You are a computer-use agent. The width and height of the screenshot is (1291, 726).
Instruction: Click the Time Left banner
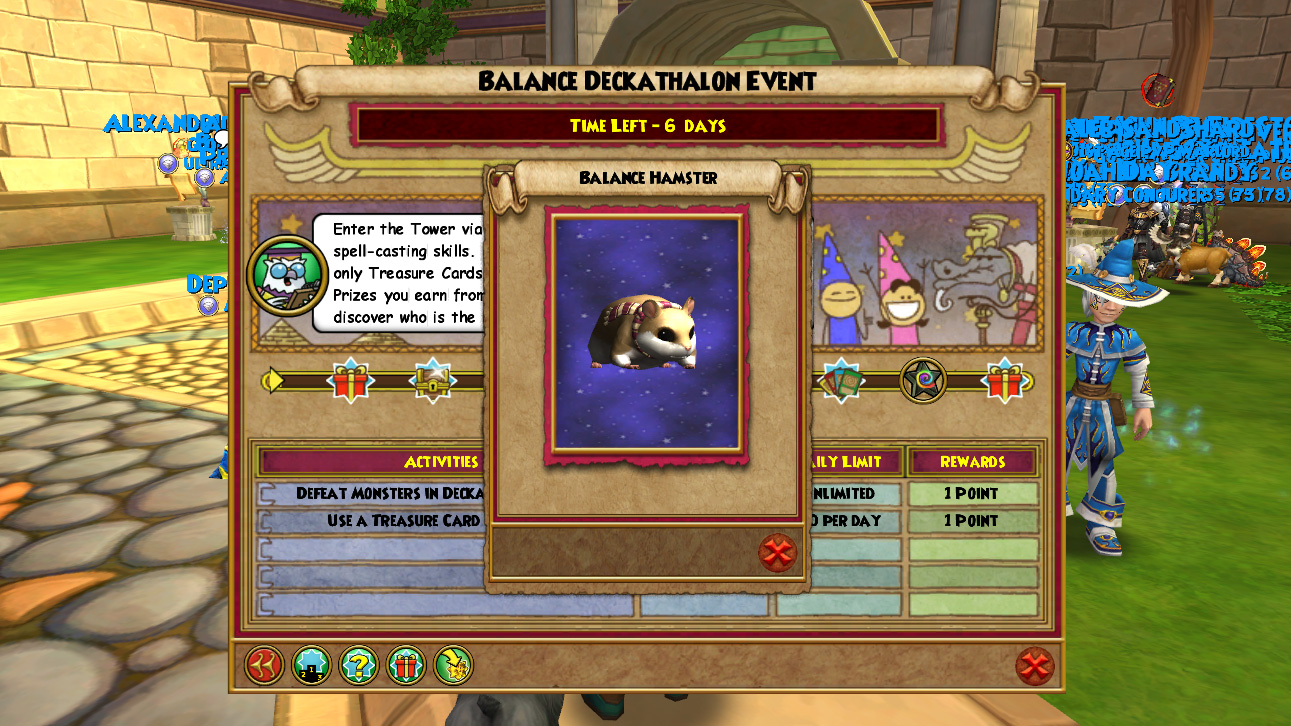click(645, 126)
